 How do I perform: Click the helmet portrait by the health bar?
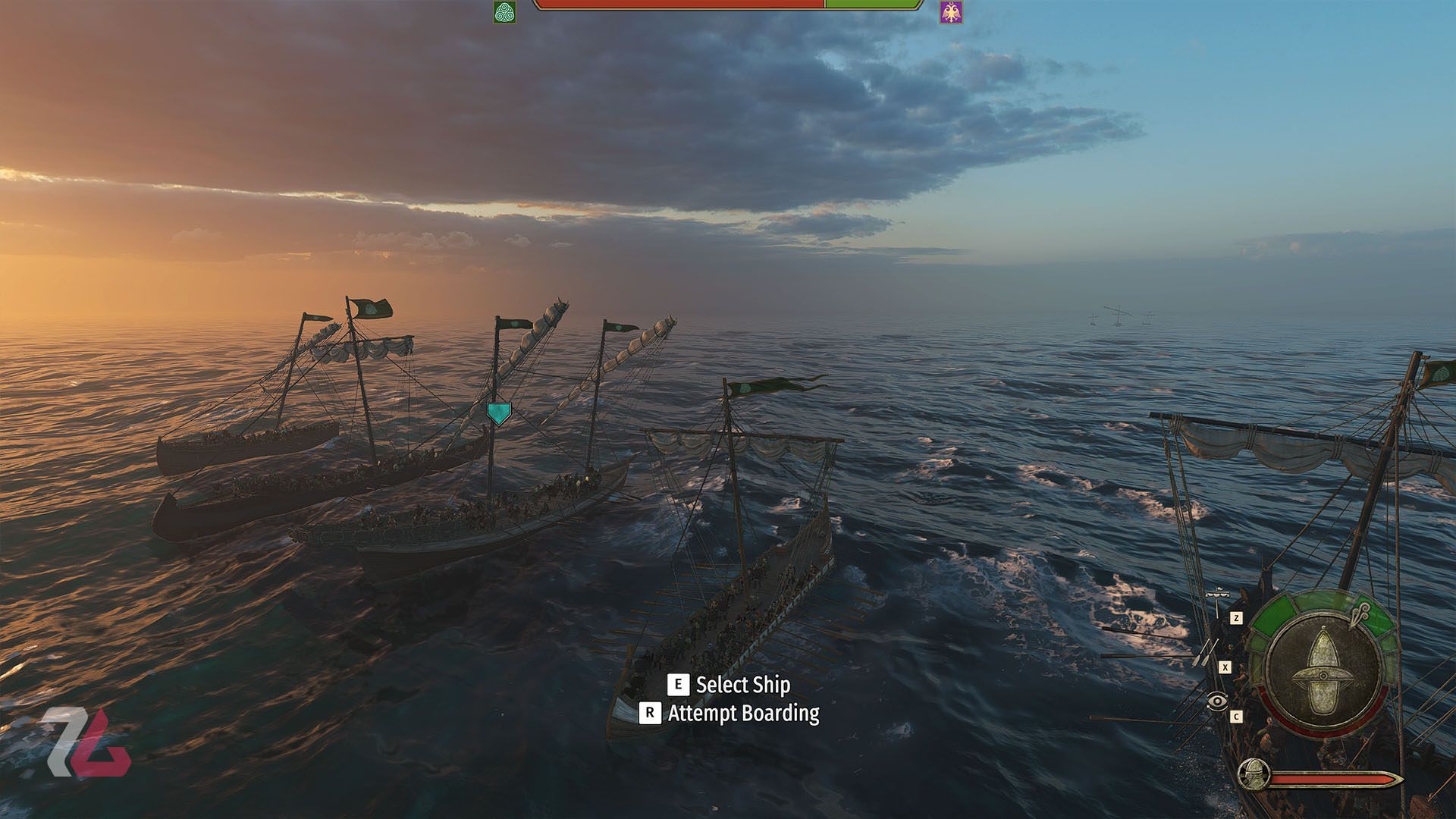pos(1254,774)
